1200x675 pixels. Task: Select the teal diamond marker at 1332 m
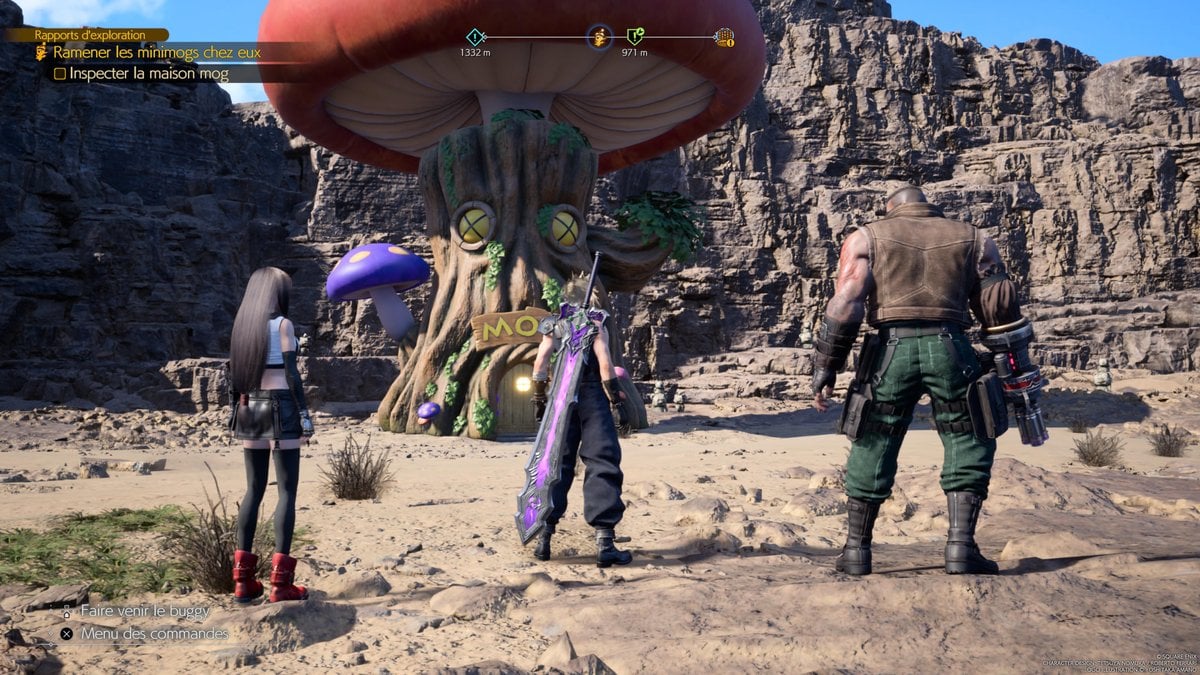[475, 37]
